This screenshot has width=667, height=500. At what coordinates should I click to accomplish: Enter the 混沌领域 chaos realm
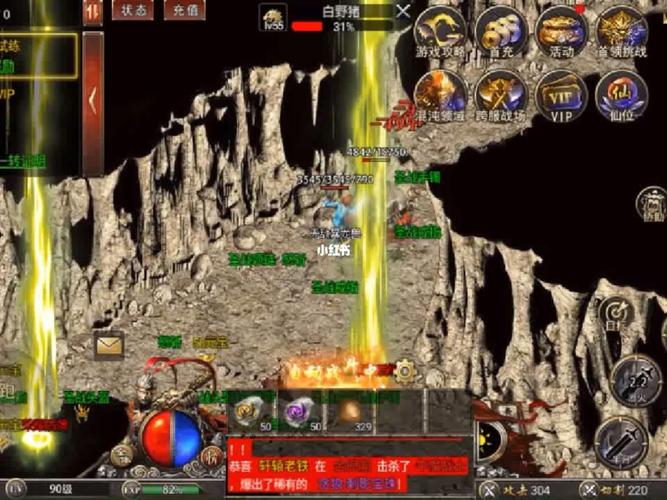pos(441,93)
